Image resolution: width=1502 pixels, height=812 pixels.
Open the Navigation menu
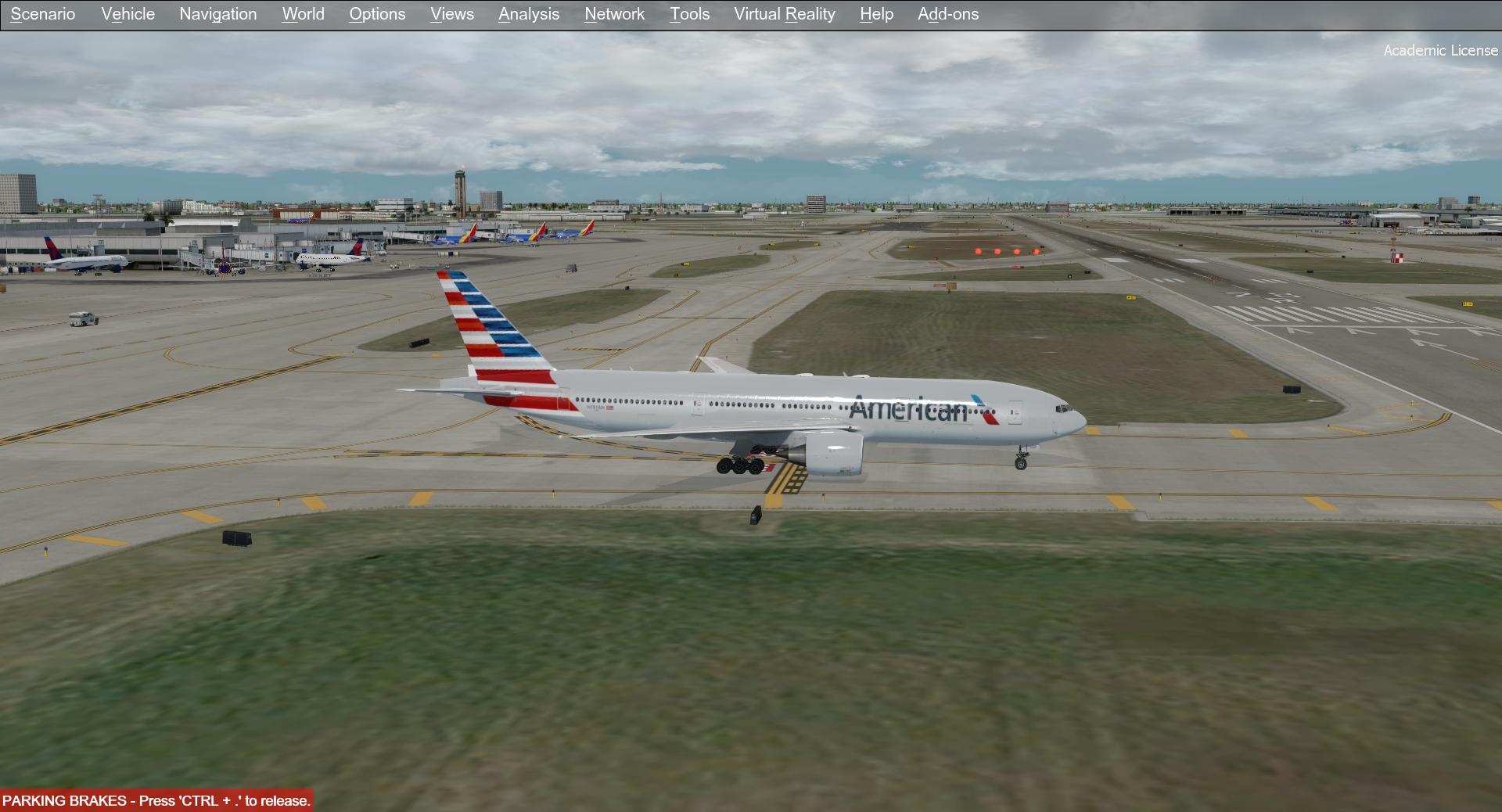(217, 14)
